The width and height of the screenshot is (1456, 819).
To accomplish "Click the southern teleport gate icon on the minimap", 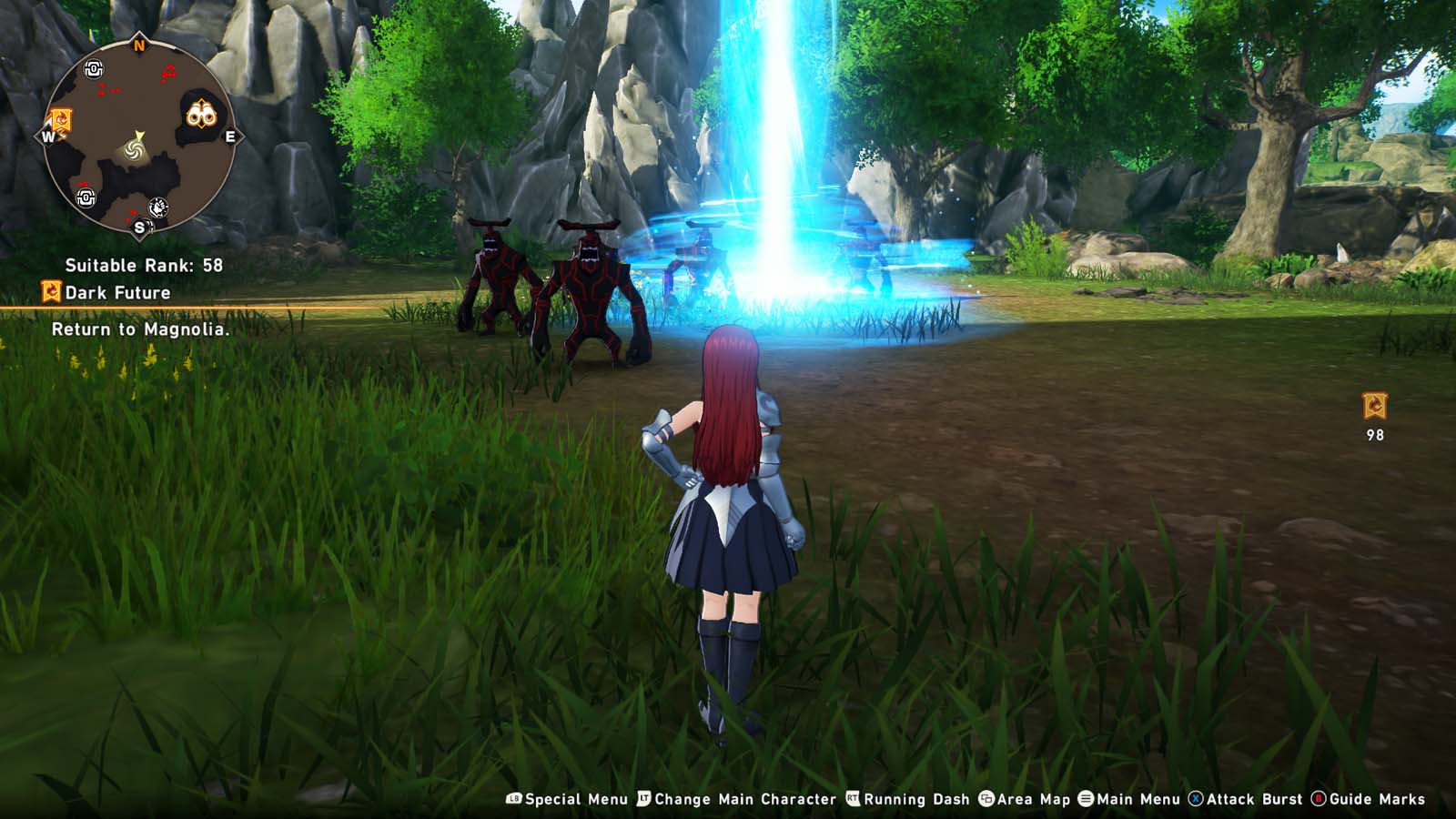I will (86, 198).
